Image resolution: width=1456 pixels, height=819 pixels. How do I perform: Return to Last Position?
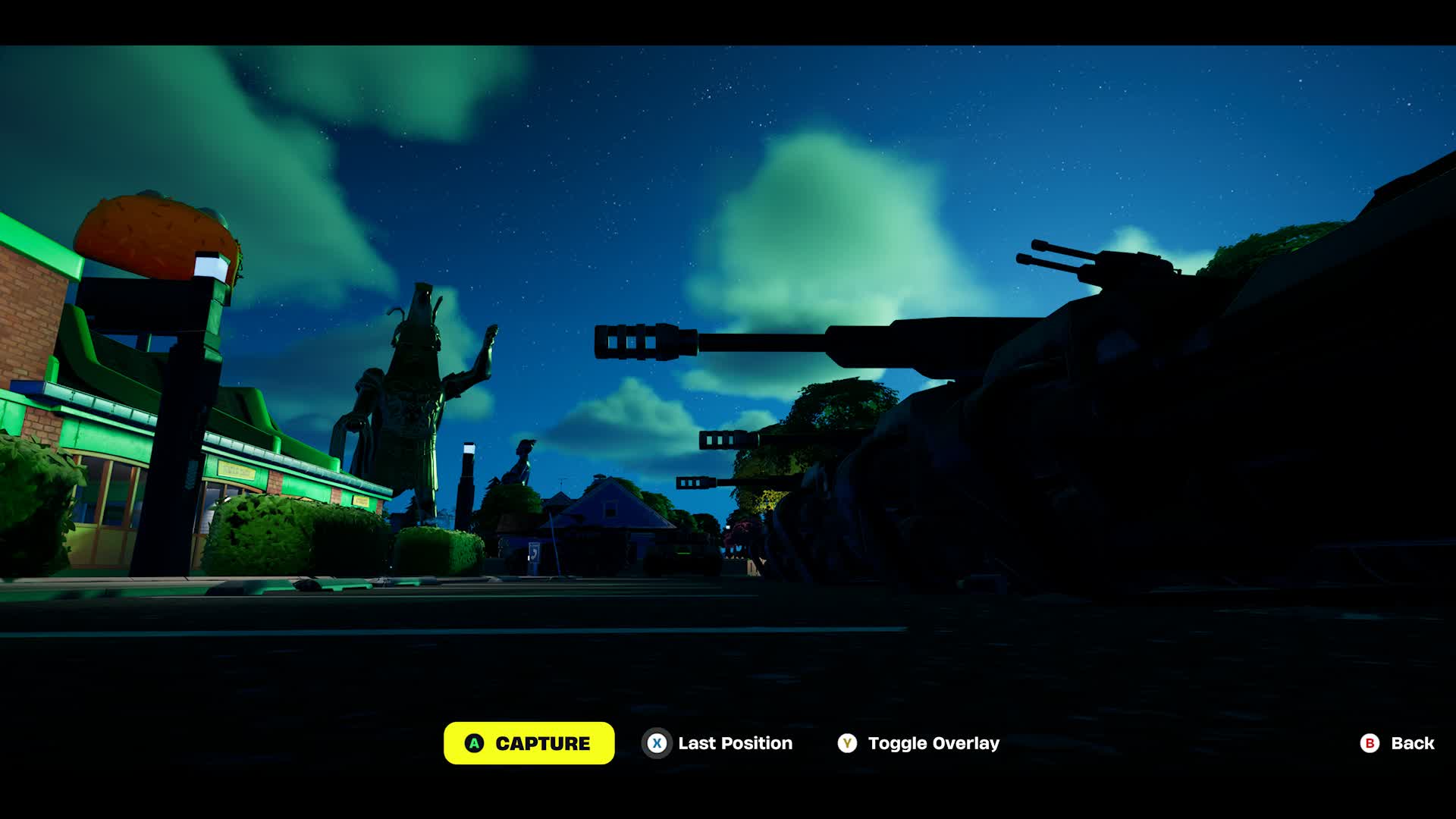(x=717, y=743)
